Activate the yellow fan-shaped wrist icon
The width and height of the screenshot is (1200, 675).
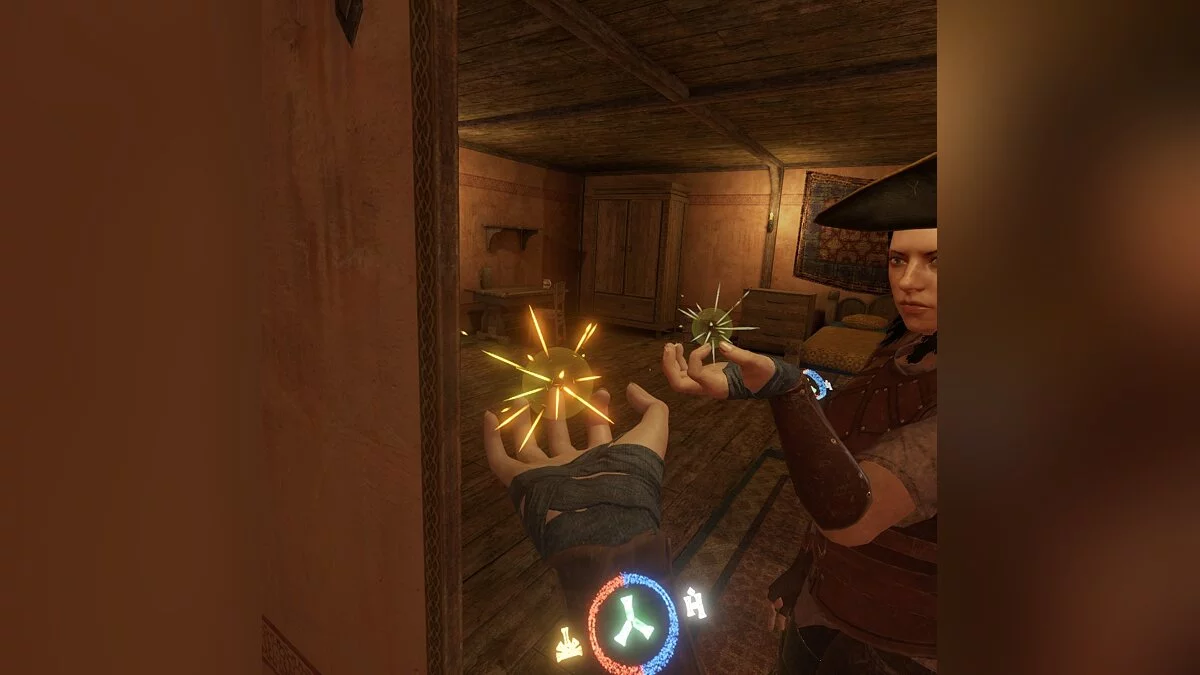[569, 645]
